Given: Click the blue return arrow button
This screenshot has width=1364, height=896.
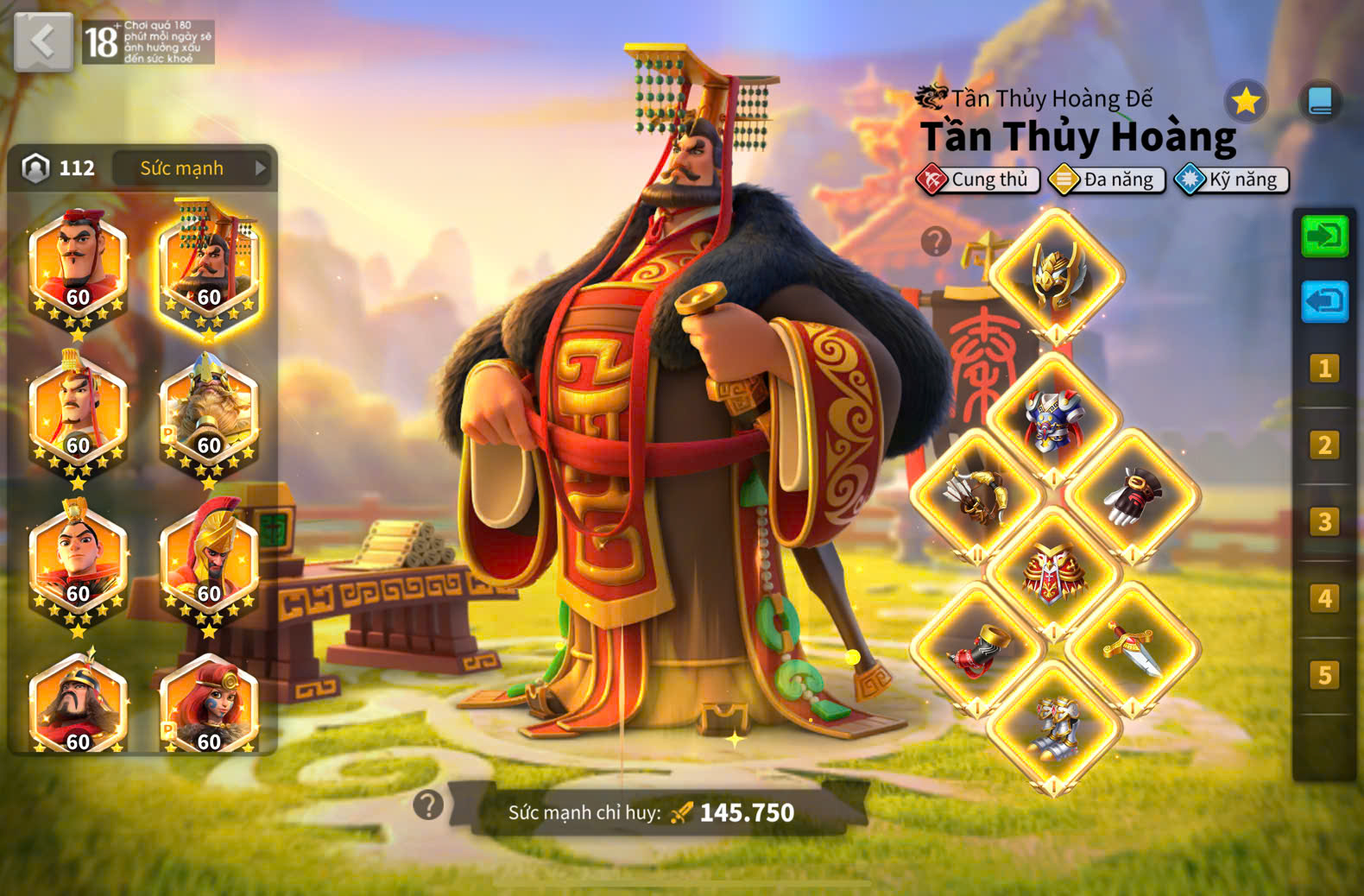Looking at the screenshot, I should [x=1324, y=301].
